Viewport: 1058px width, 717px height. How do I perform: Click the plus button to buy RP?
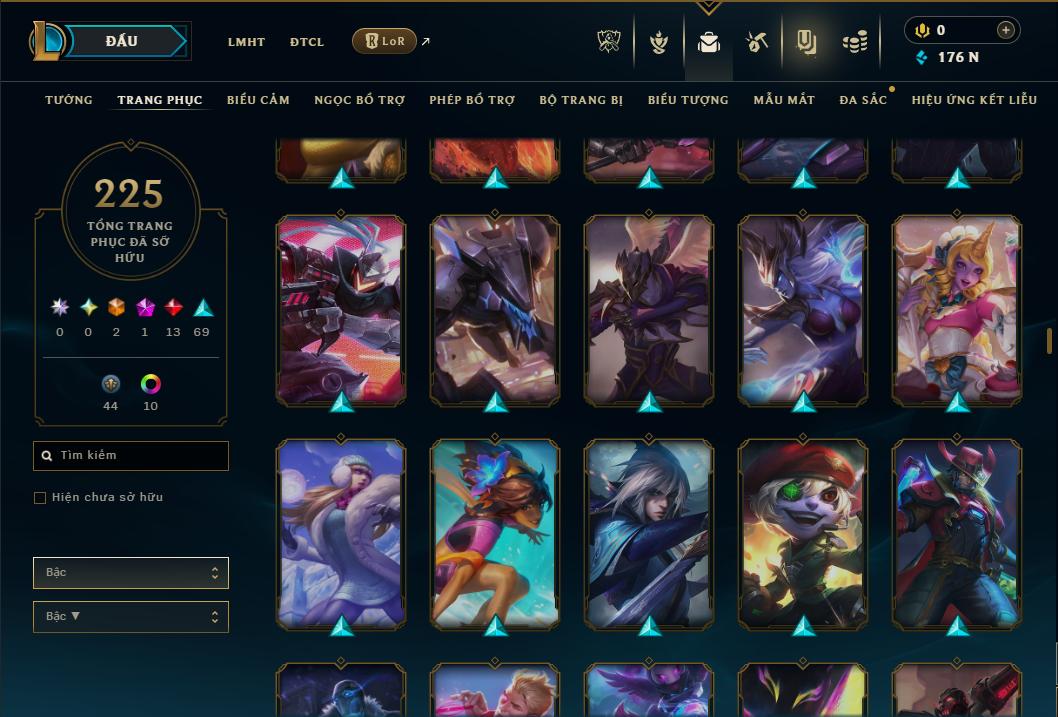point(1006,30)
